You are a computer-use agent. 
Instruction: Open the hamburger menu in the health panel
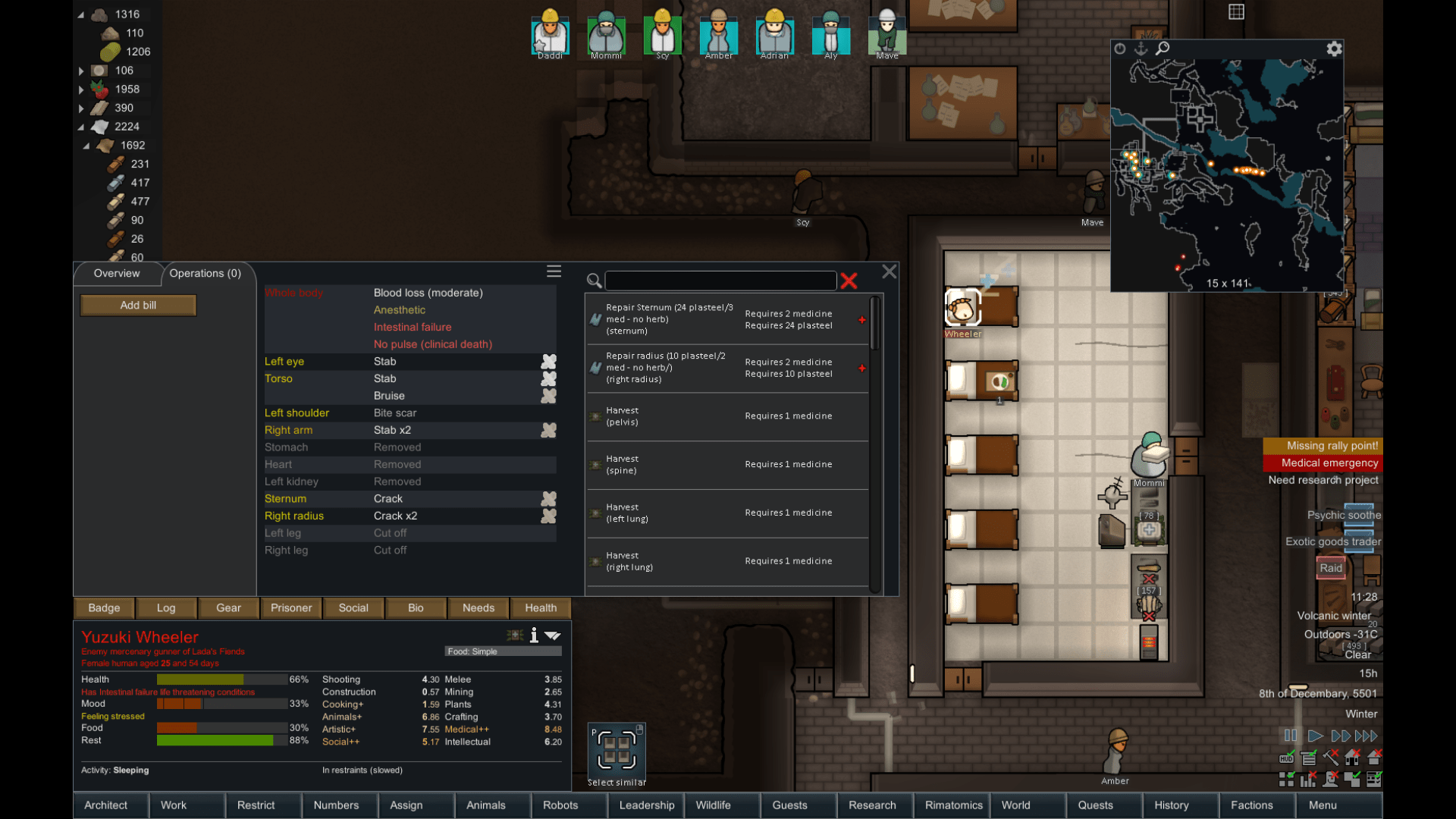(554, 271)
